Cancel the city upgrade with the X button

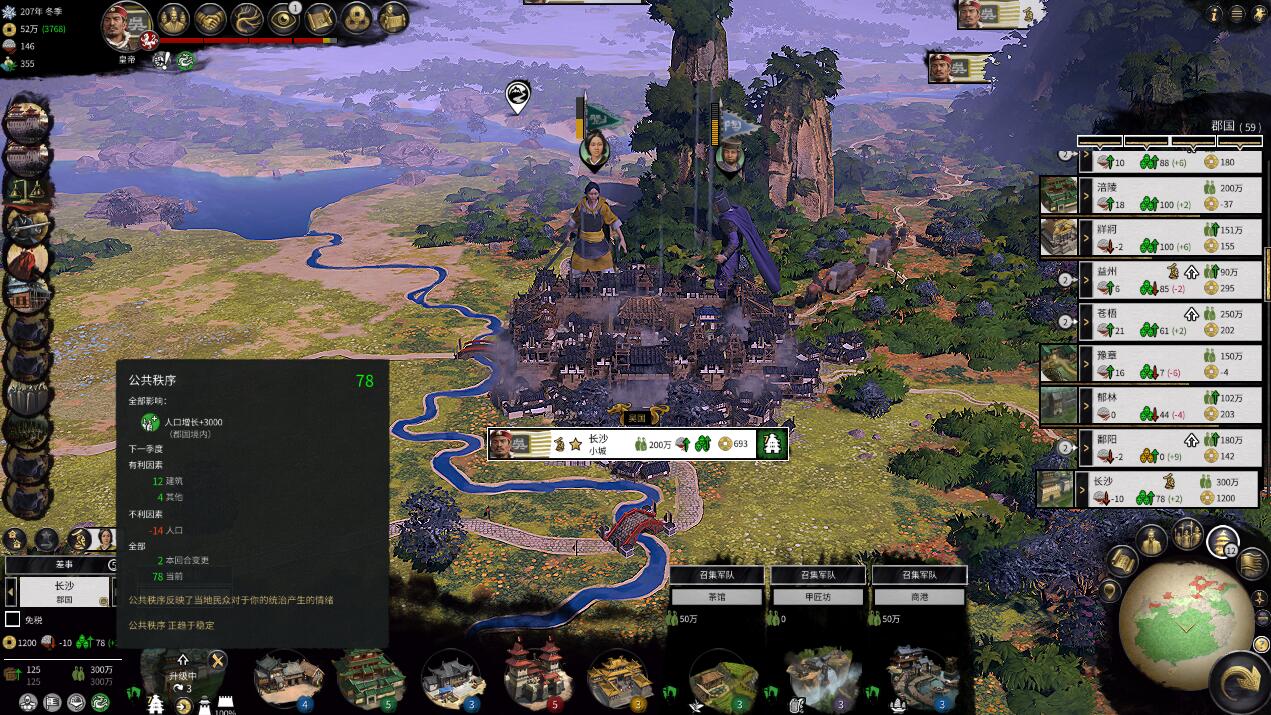coord(216,660)
